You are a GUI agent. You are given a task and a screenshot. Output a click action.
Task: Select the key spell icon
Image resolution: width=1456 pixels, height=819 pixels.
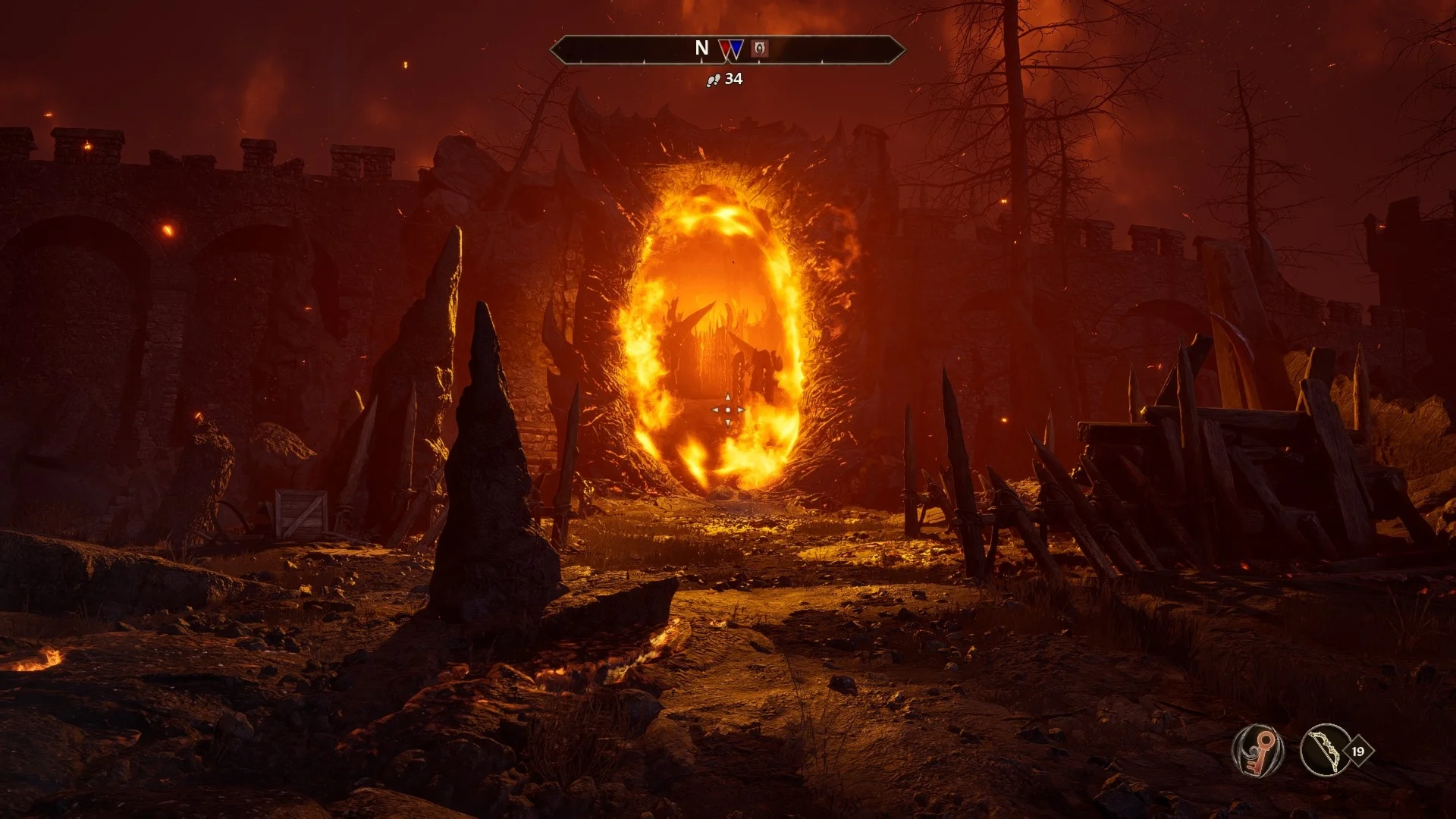1257,751
